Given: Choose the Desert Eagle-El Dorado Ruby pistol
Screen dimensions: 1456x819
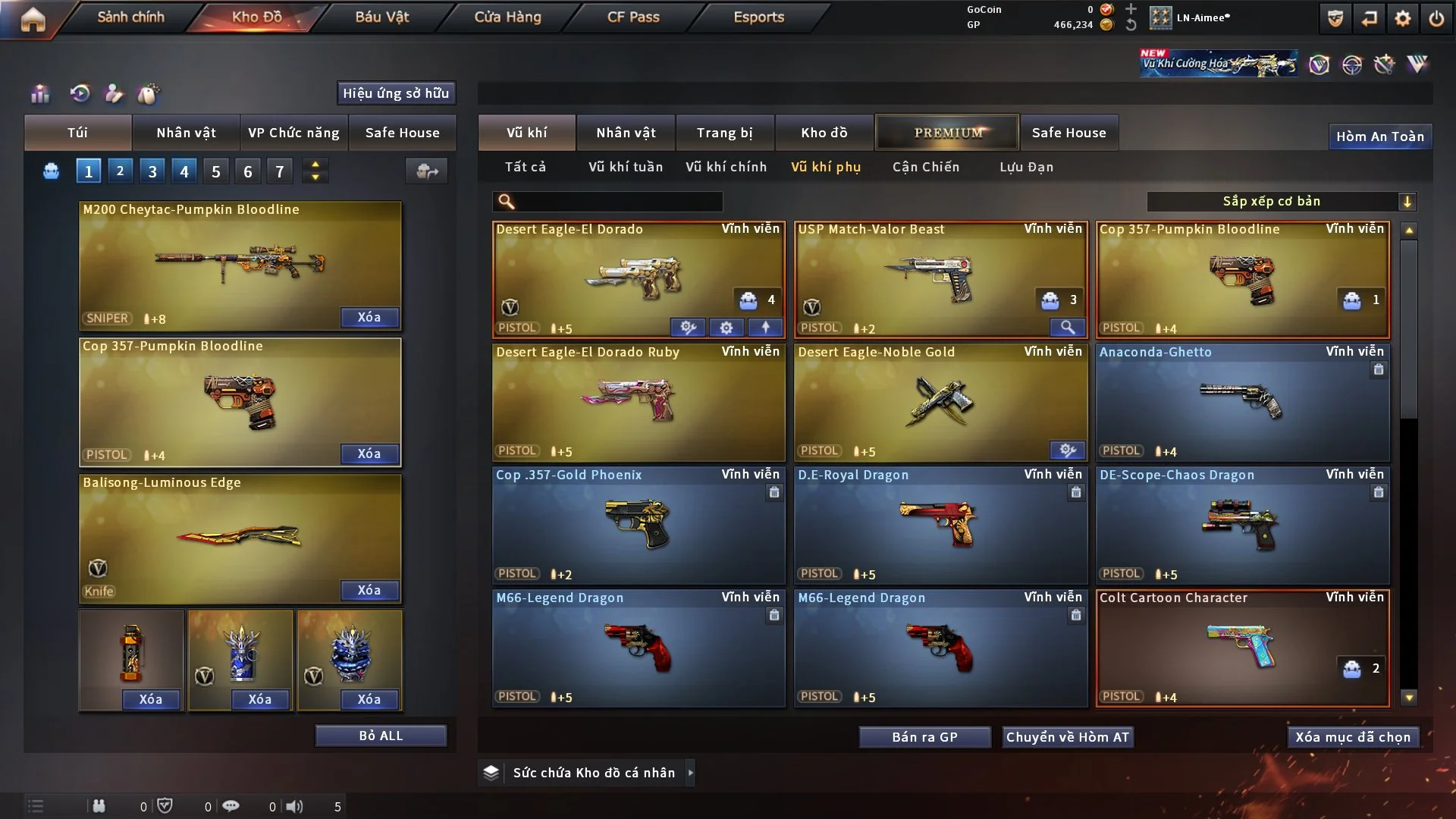Looking at the screenshot, I should click(638, 402).
